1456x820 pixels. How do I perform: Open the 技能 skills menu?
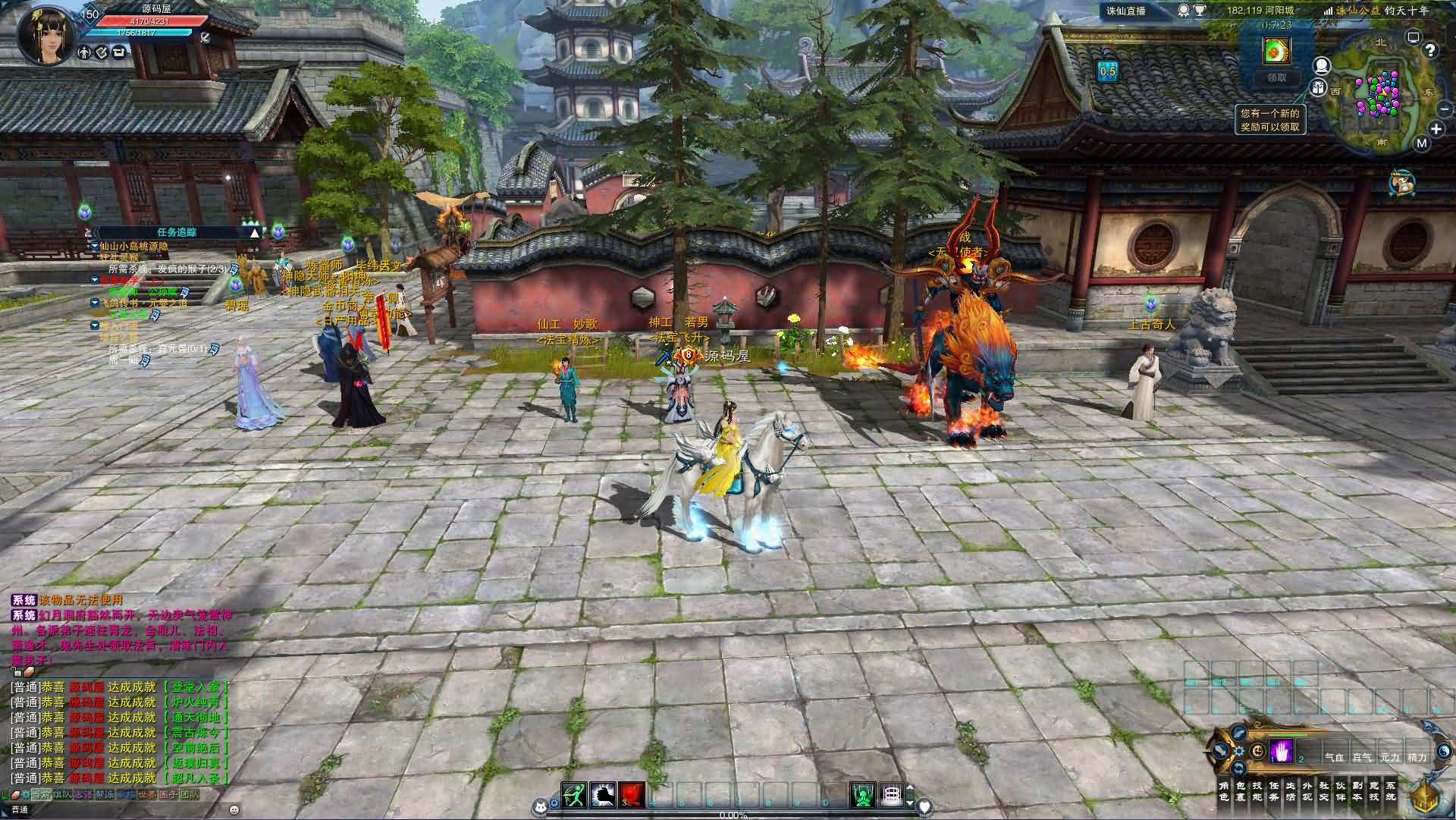pos(1257,791)
